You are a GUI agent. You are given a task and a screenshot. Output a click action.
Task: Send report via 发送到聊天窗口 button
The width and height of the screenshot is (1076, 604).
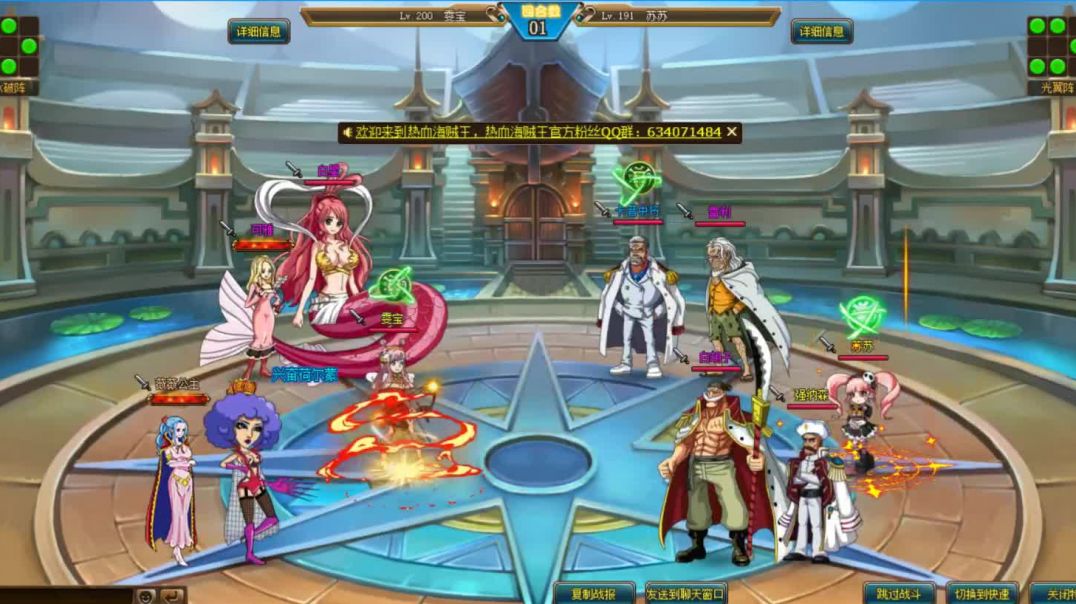pos(686,594)
